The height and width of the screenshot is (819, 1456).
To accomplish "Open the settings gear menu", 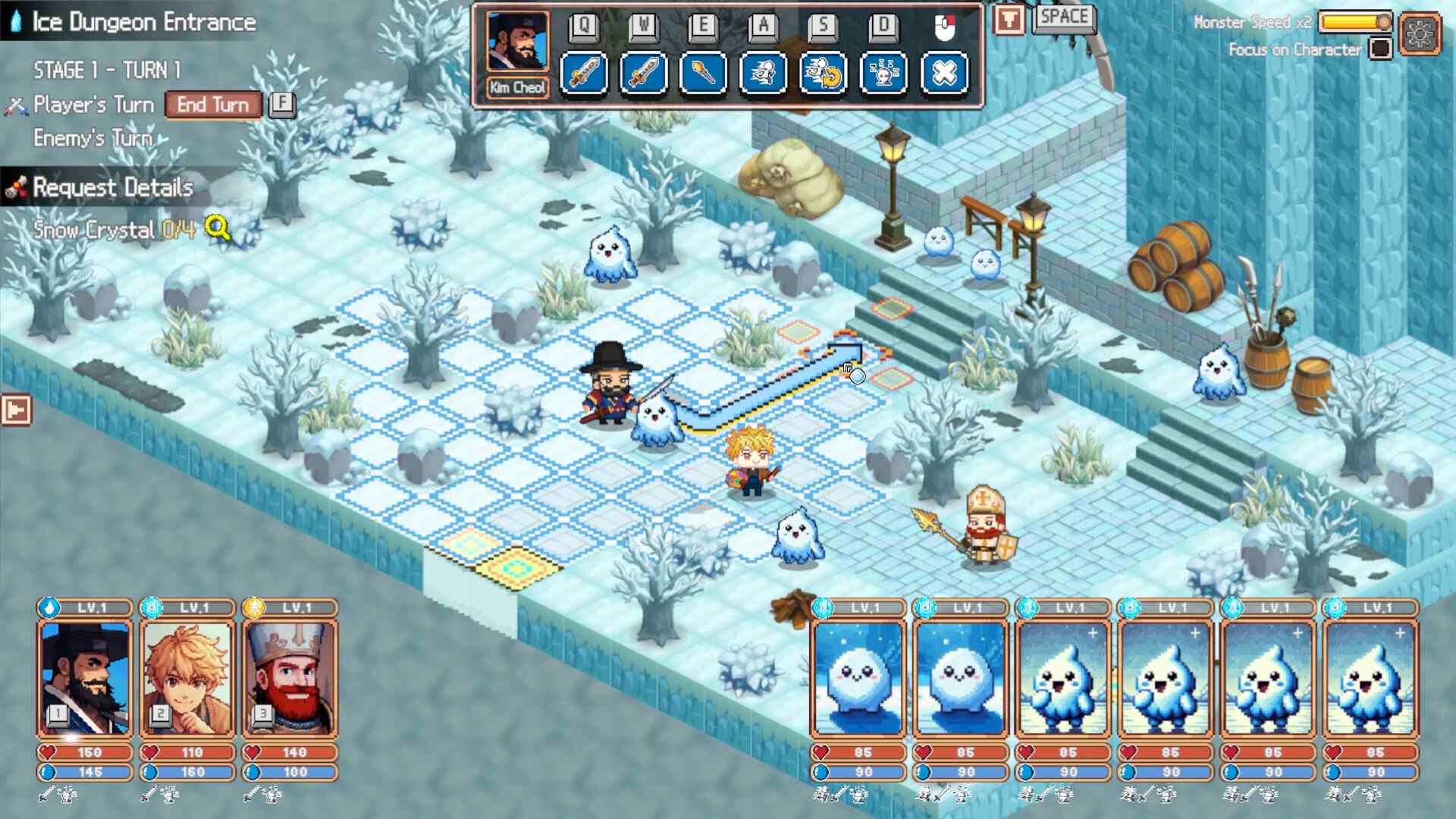I will (x=1420, y=33).
